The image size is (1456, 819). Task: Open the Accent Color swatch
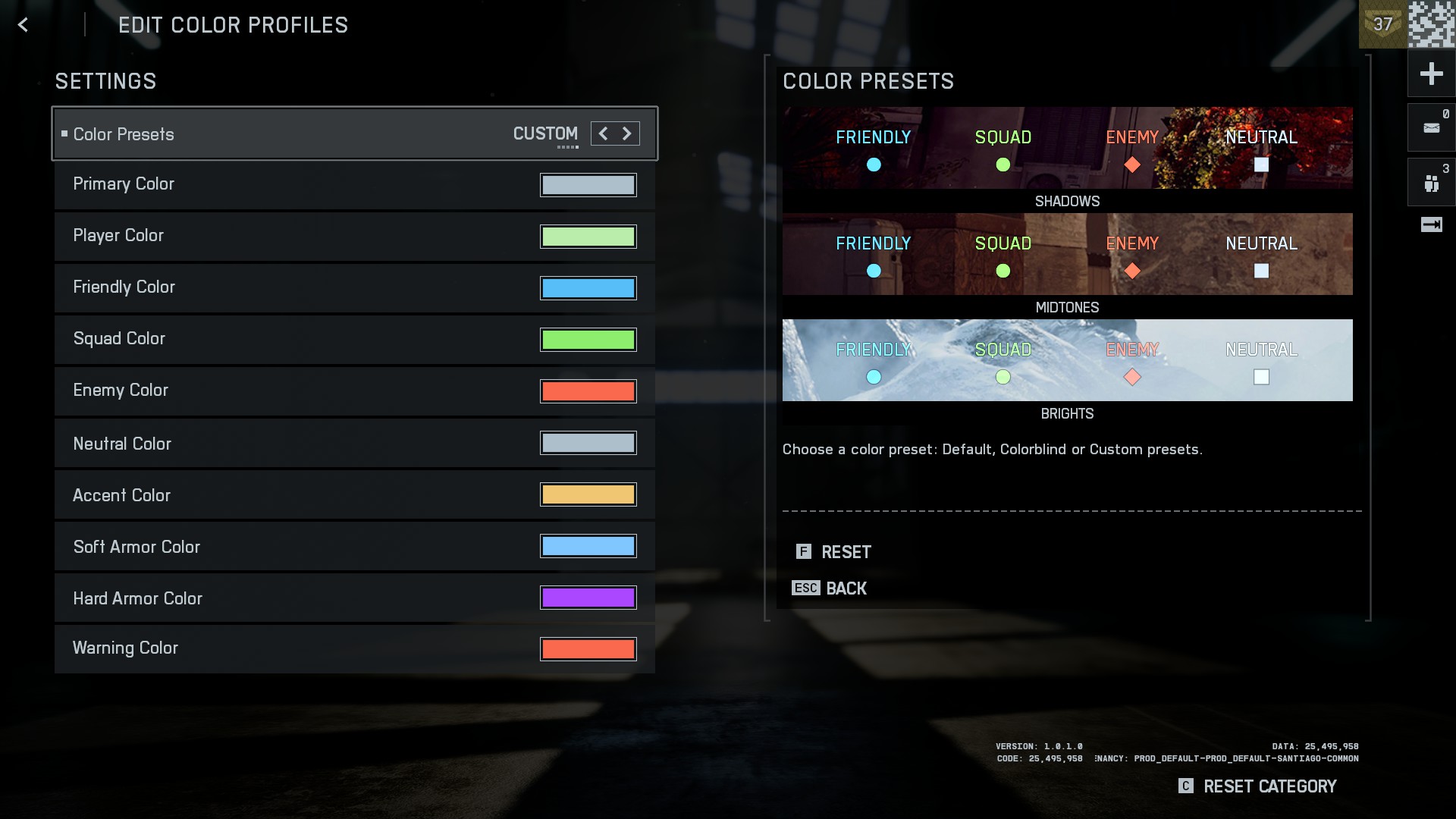pyautogui.click(x=588, y=494)
